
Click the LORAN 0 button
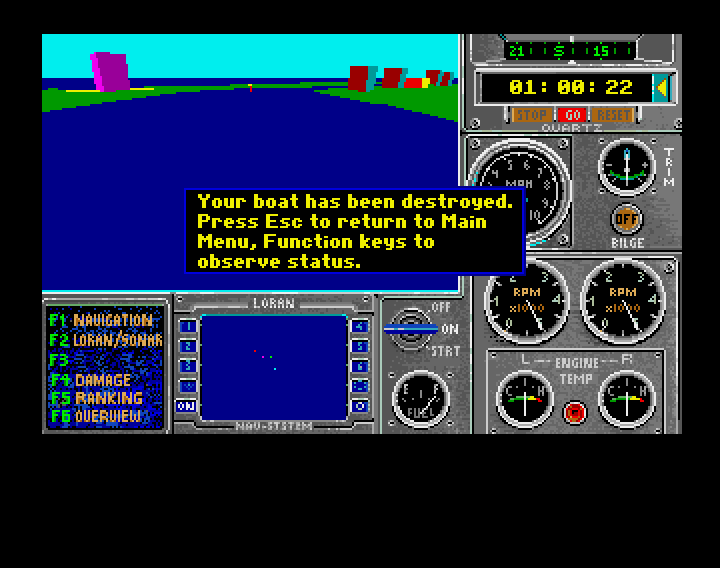pyautogui.click(x=360, y=406)
